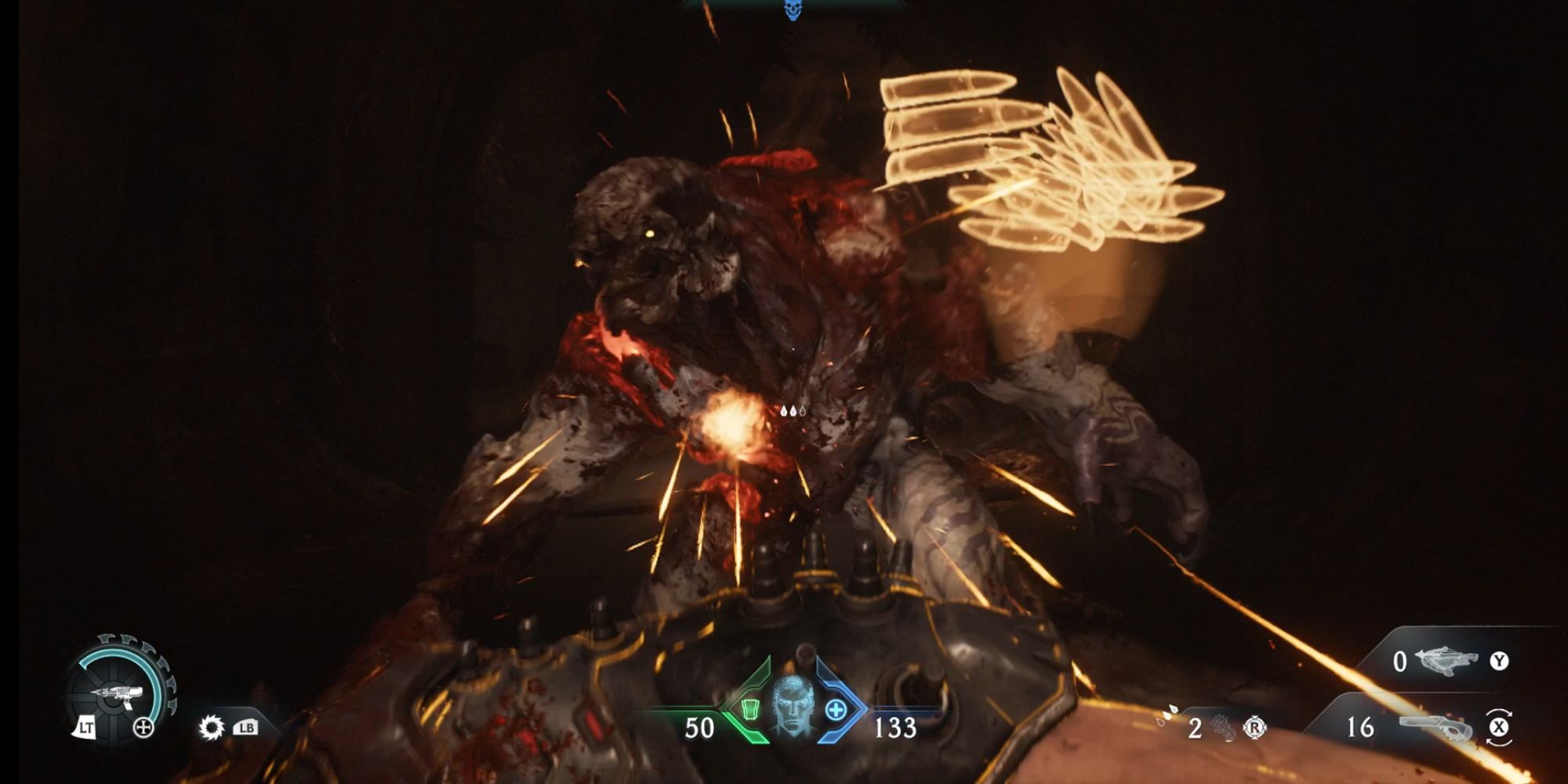
Task: Switch to the shotgun weapon slot
Action: pyautogui.click(x=1435, y=728)
